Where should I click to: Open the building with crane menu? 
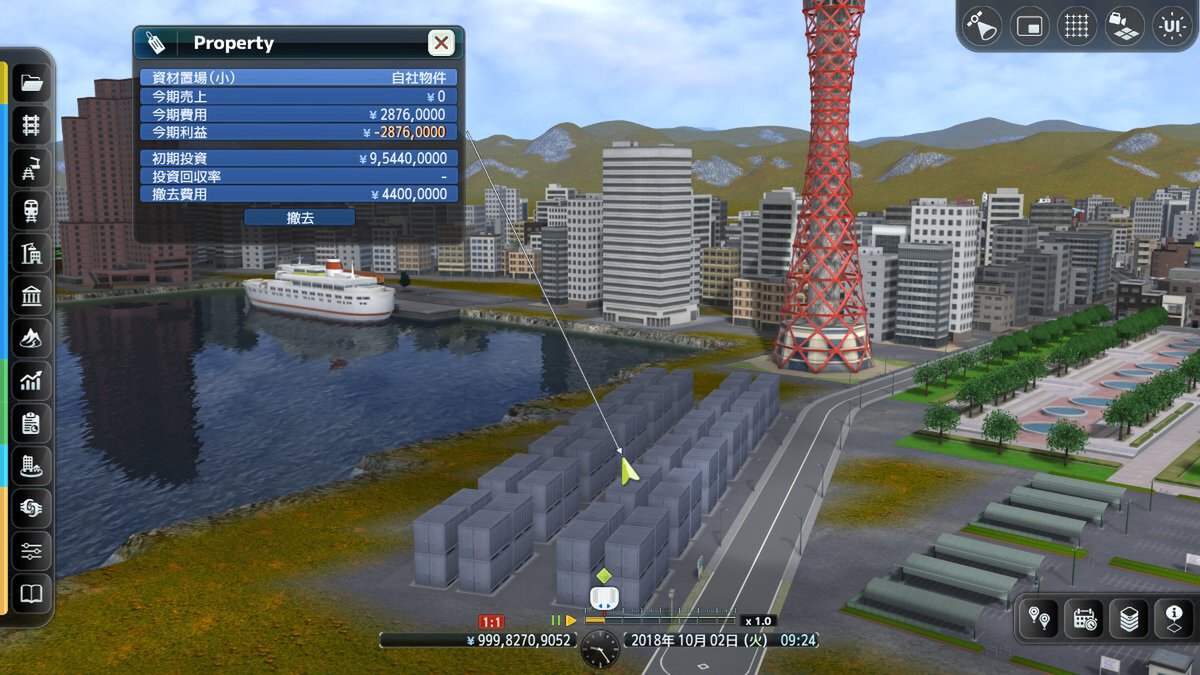coord(32,254)
